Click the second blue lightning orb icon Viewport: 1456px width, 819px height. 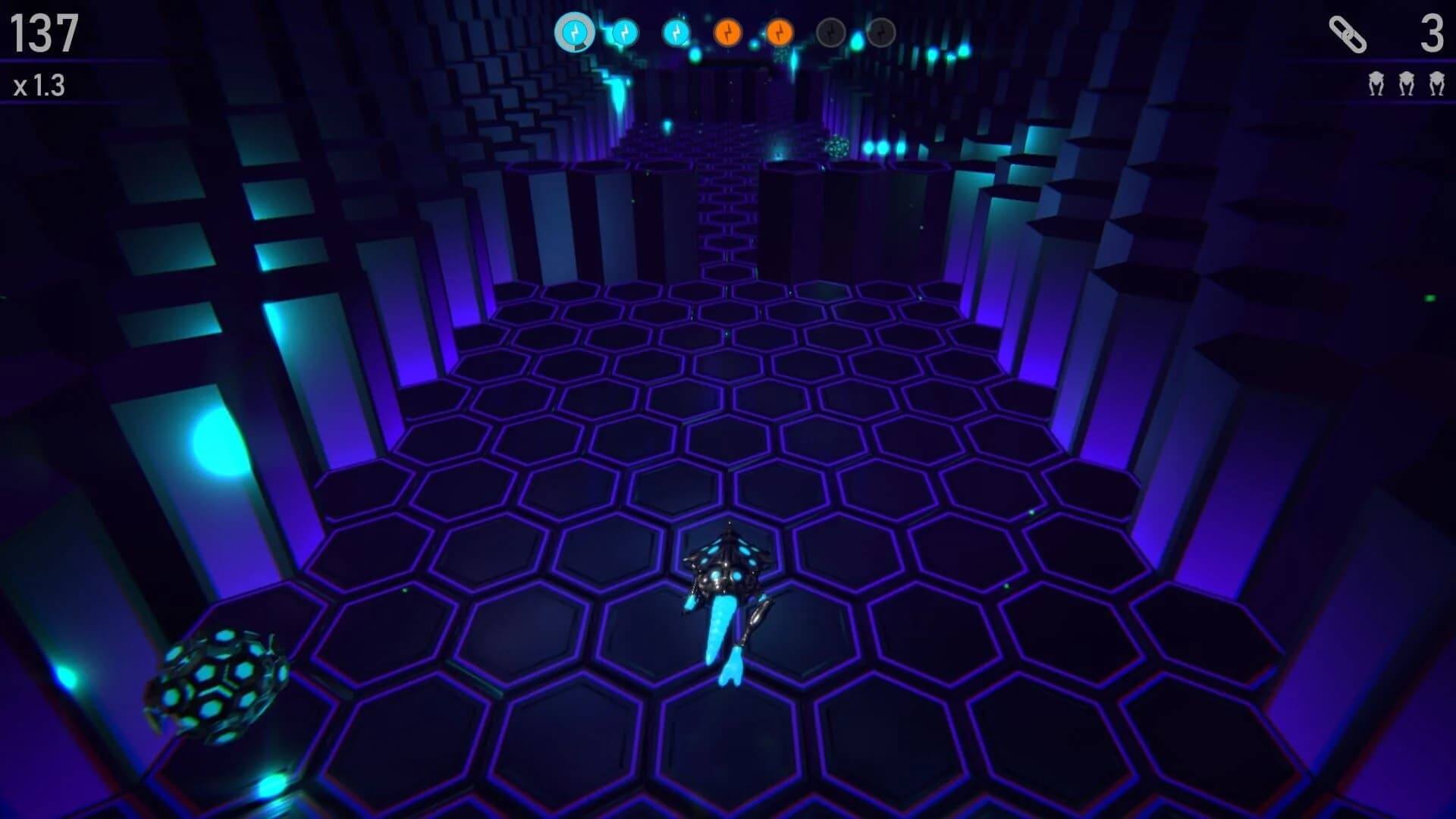[625, 33]
